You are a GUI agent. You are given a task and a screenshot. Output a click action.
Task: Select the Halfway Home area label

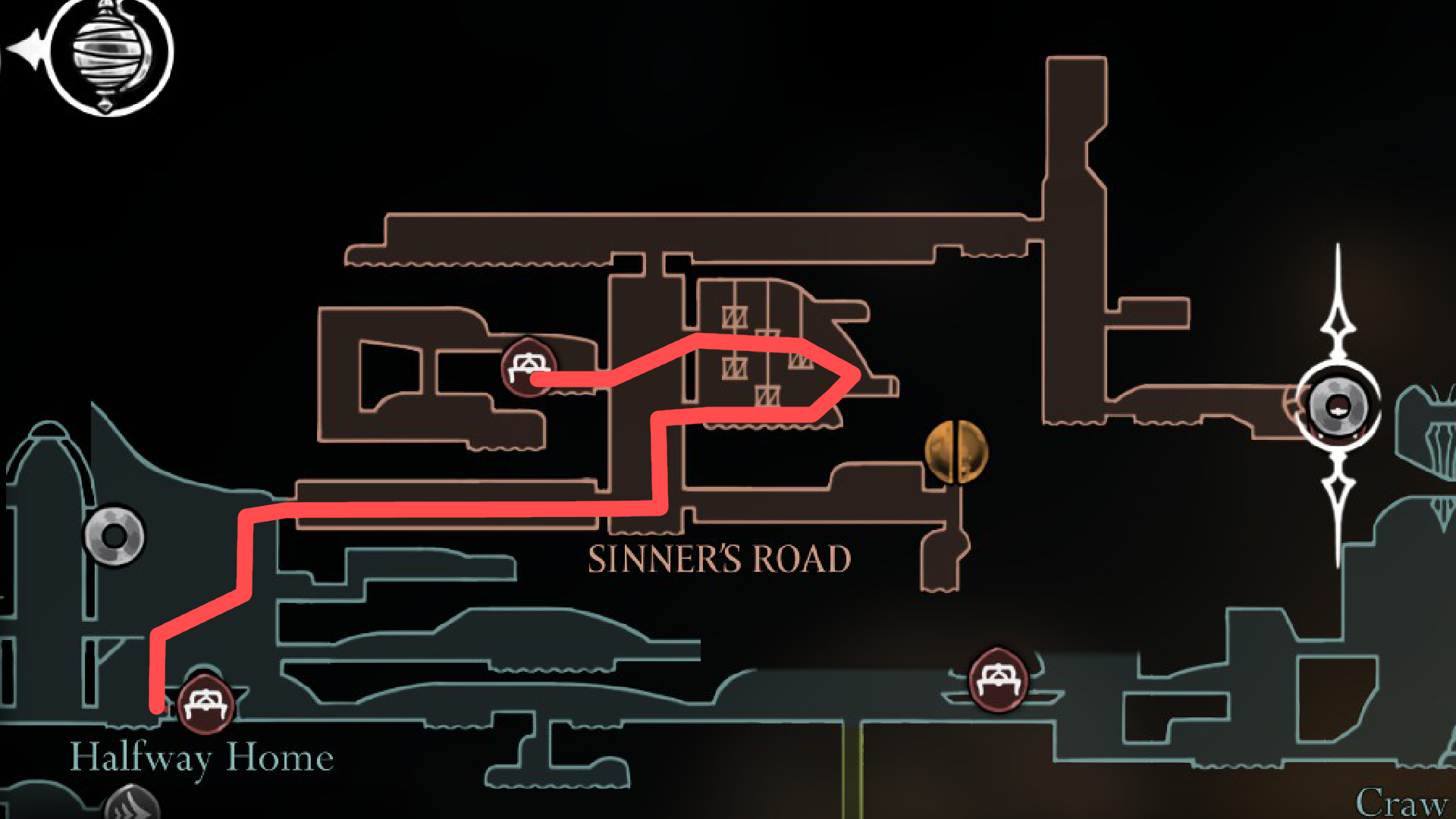click(203, 756)
